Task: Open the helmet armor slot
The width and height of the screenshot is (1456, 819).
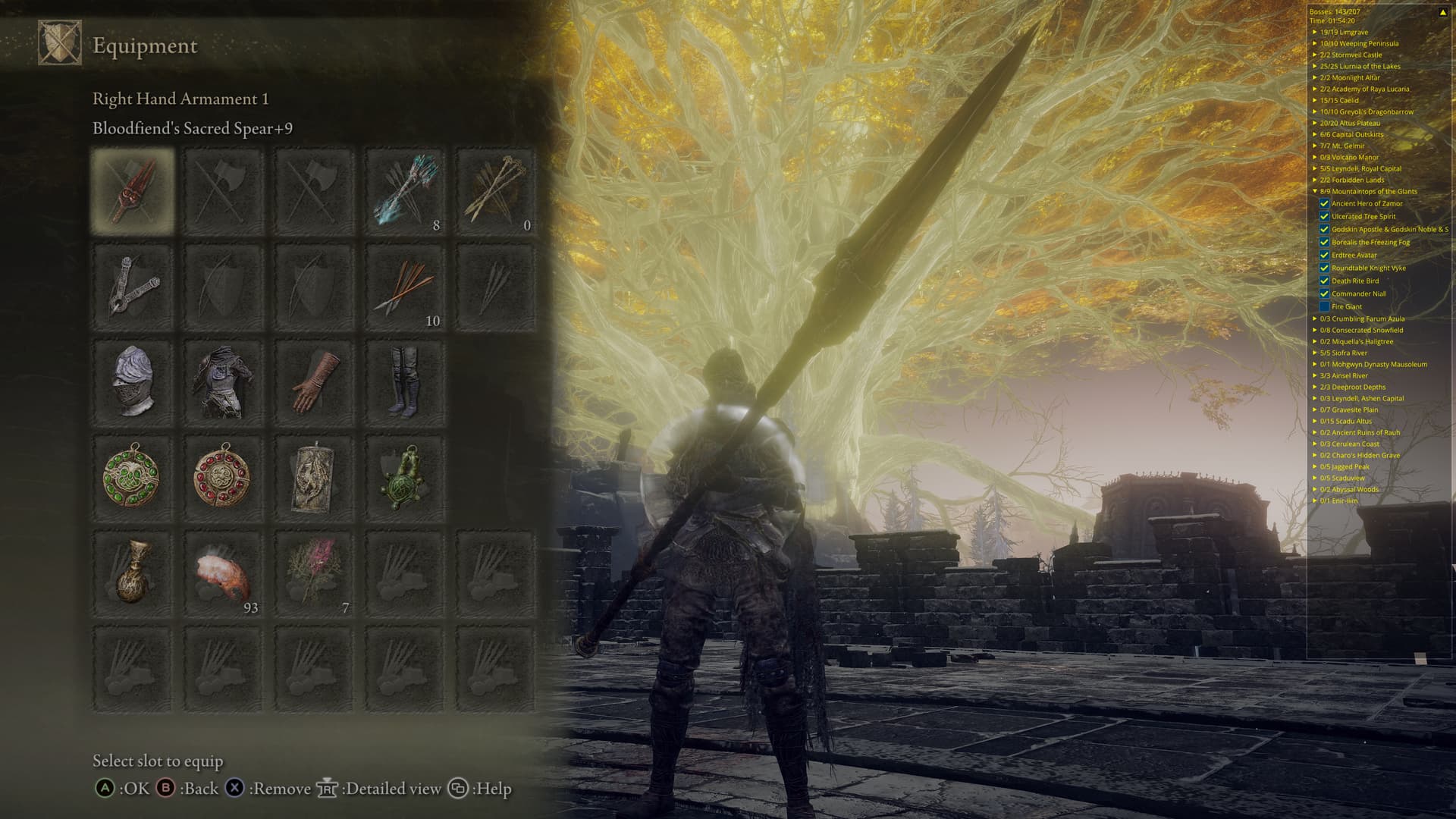Action: pyautogui.click(x=133, y=381)
